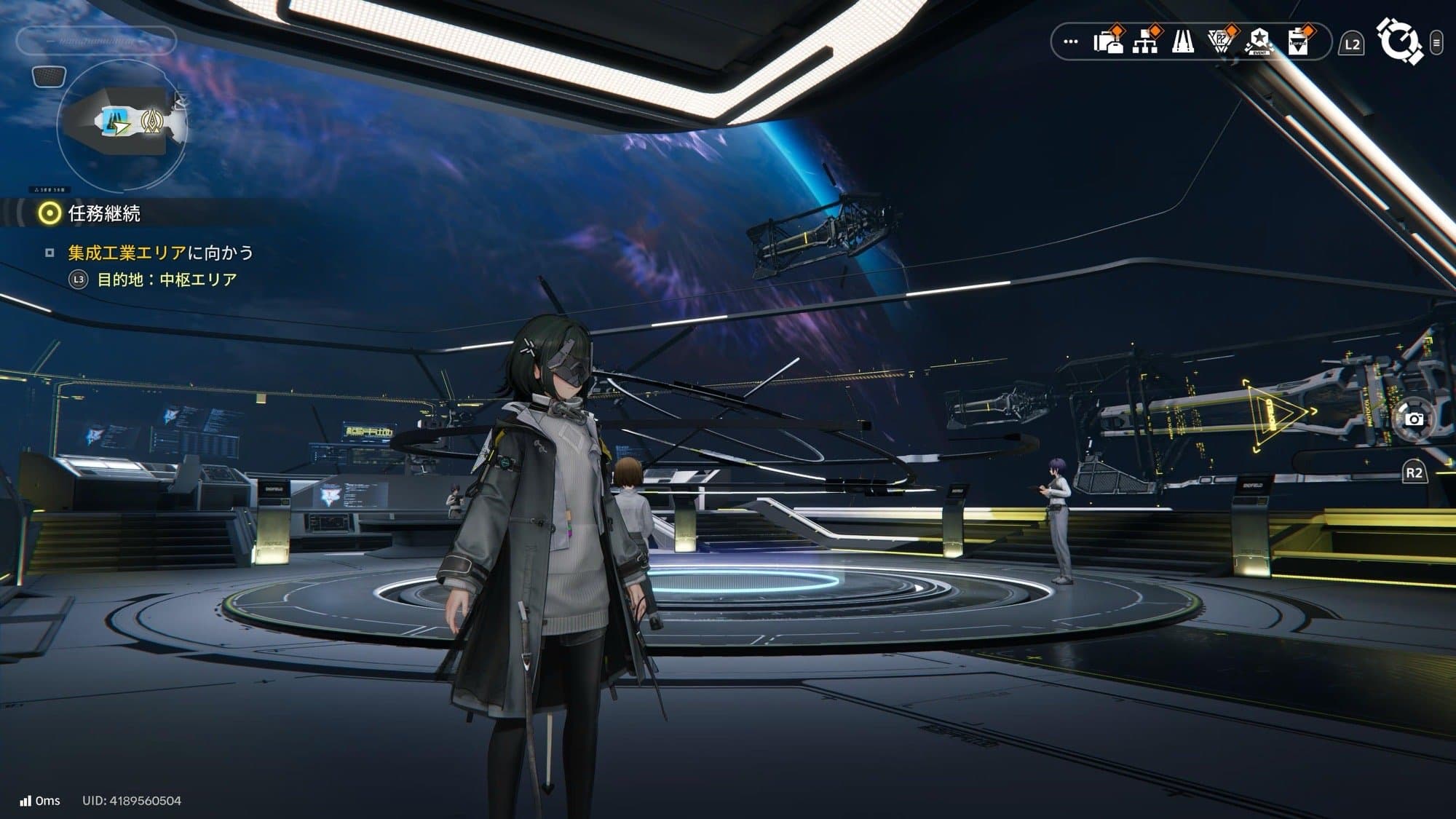Open the camera photo mode icon
The width and height of the screenshot is (1456, 819).
(1414, 419)
